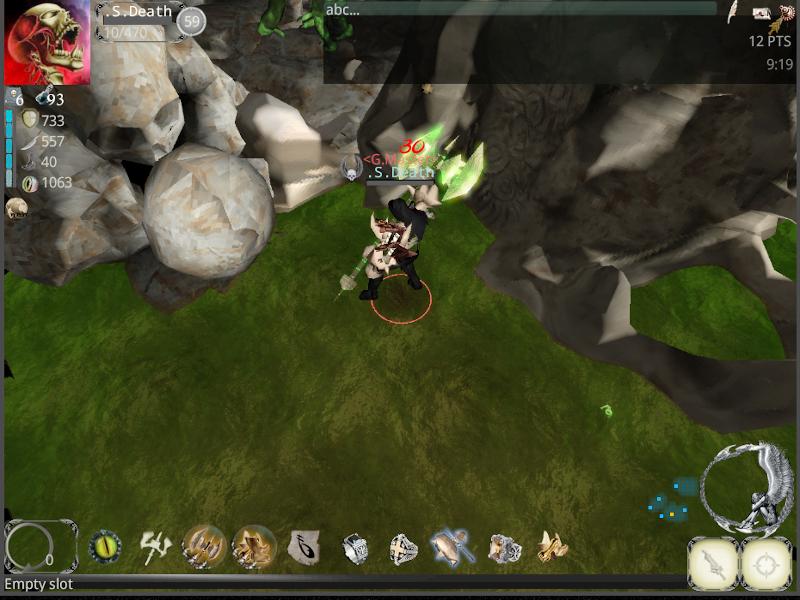Select the silver ring item slot
Viewport: 800px width, 600px height.
click(x=355, y=547)
